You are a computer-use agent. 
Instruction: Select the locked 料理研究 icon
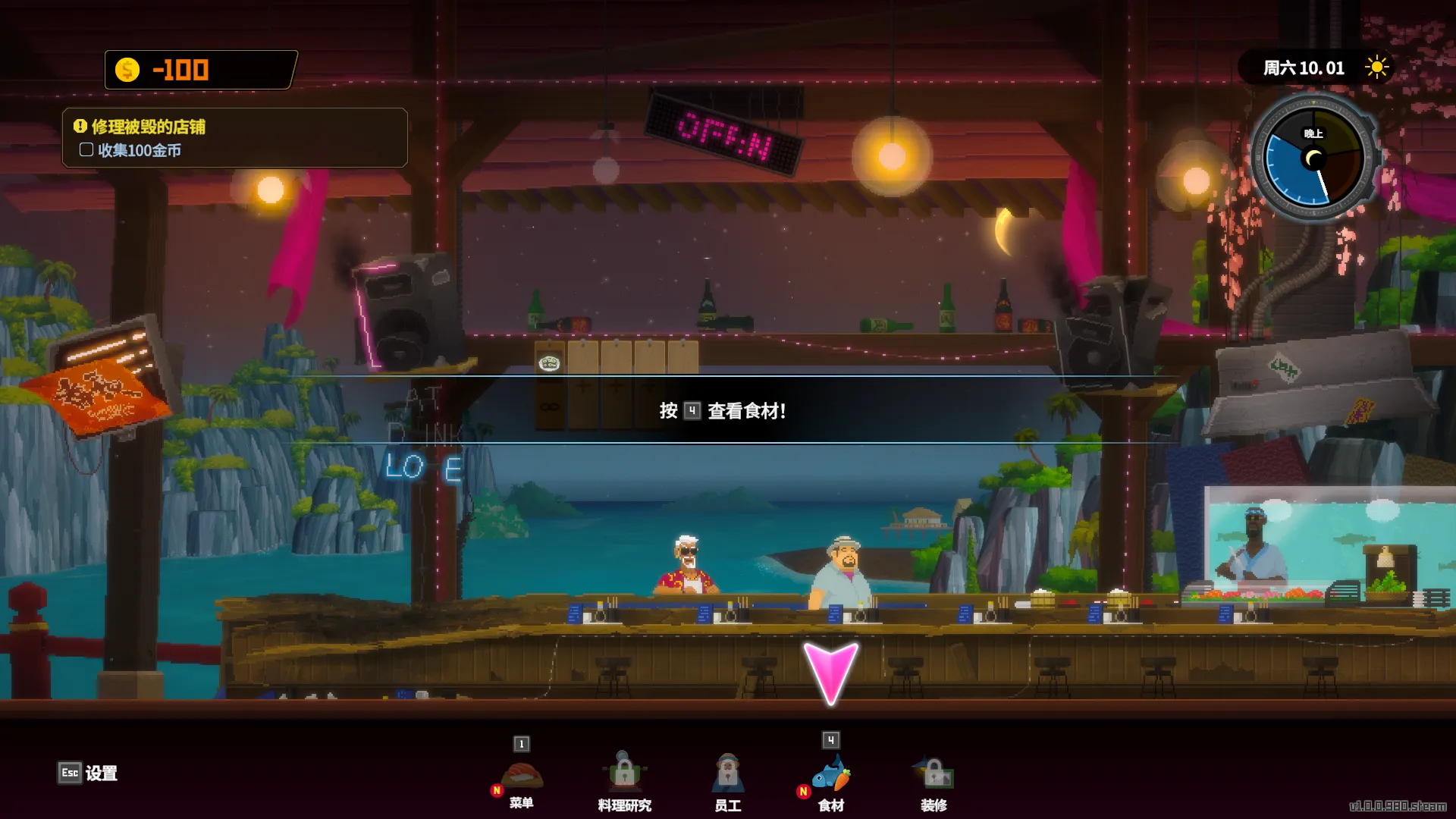pyautogui.click(x=624, y=777)
